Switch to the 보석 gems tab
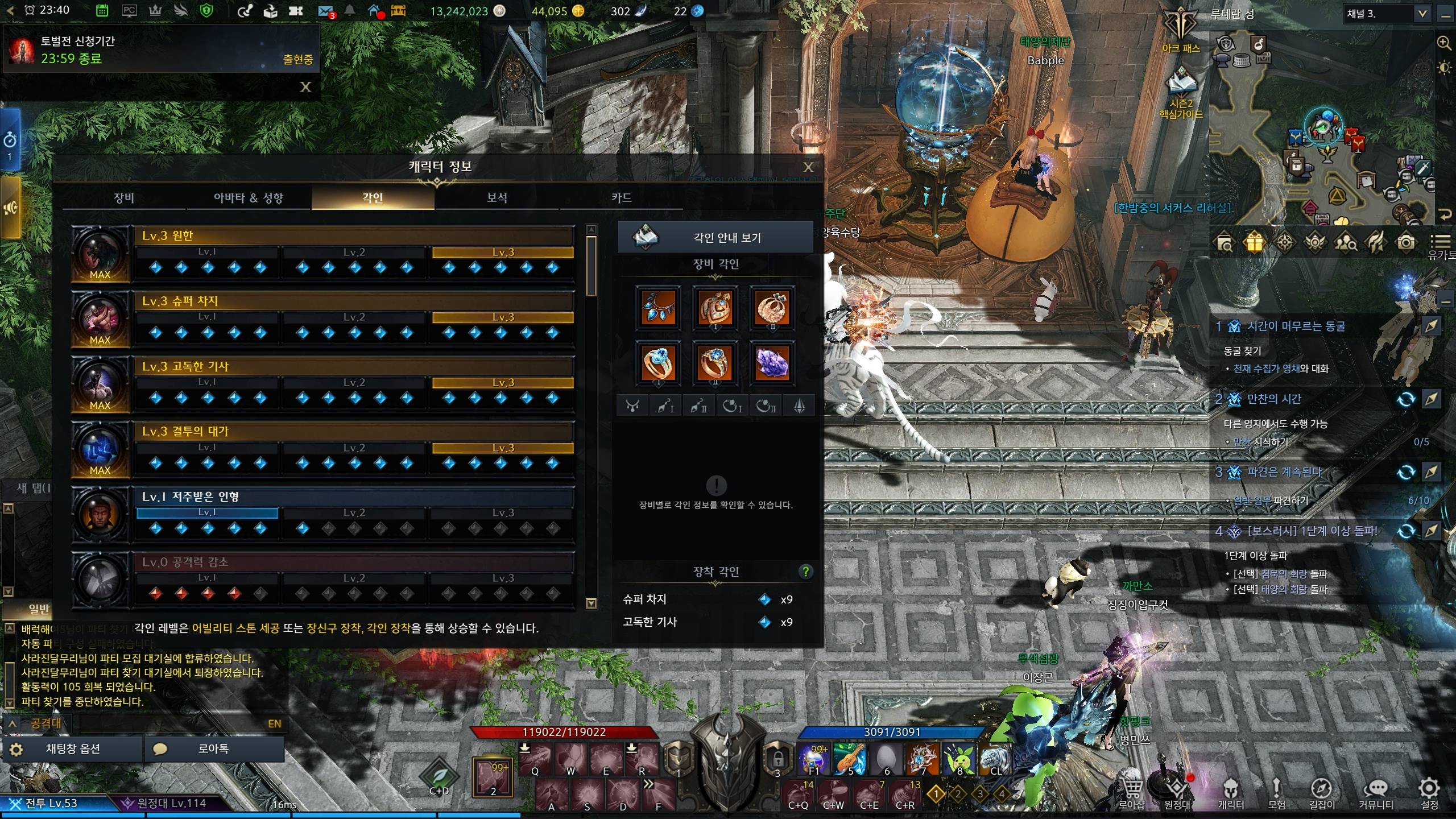This screenshot has height=819, width=1456. point(497,198)
